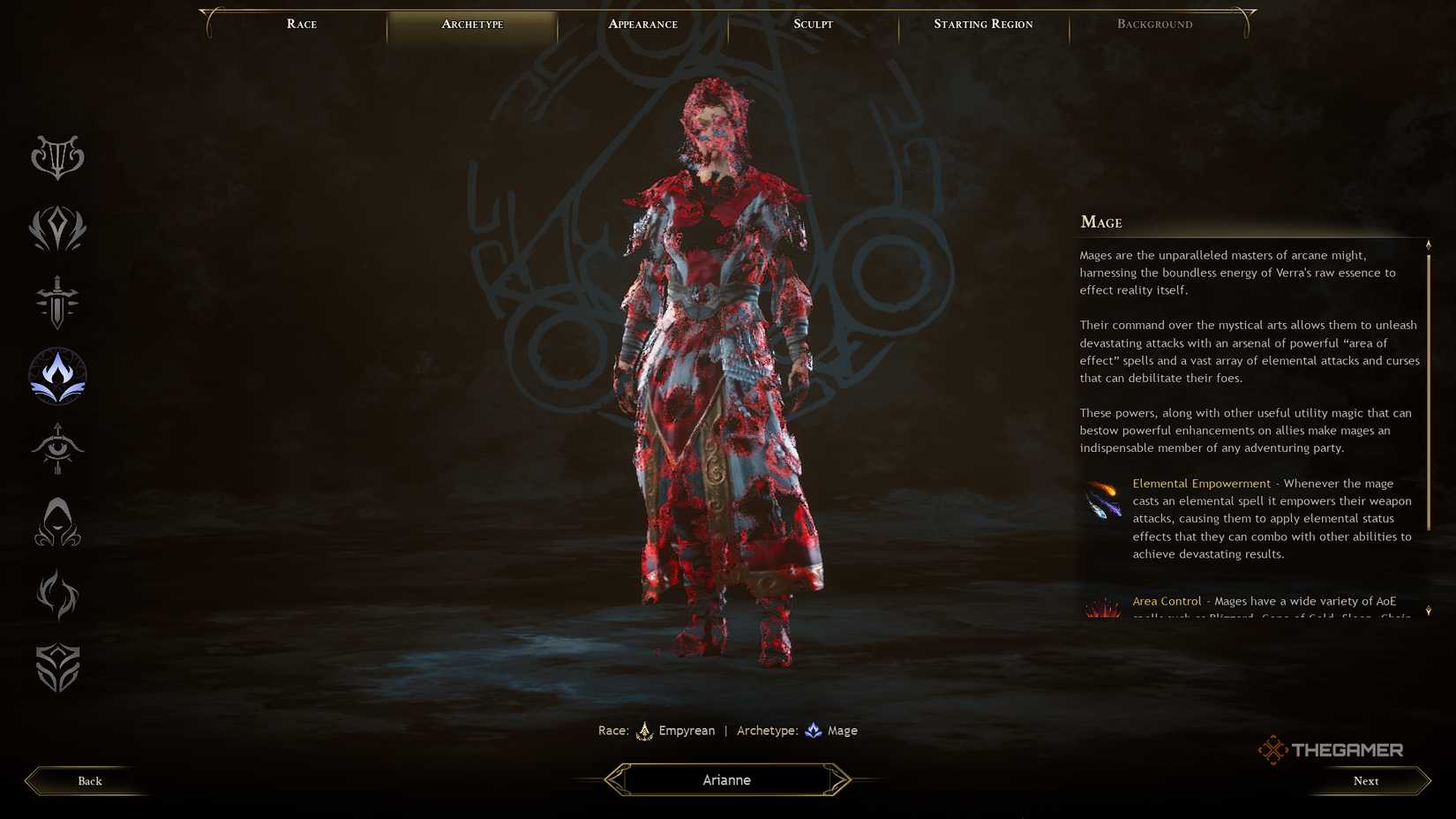The image size is (1456, 819).
Task: Click the Empyrean race icon near bottom
Action: point(645,731)
